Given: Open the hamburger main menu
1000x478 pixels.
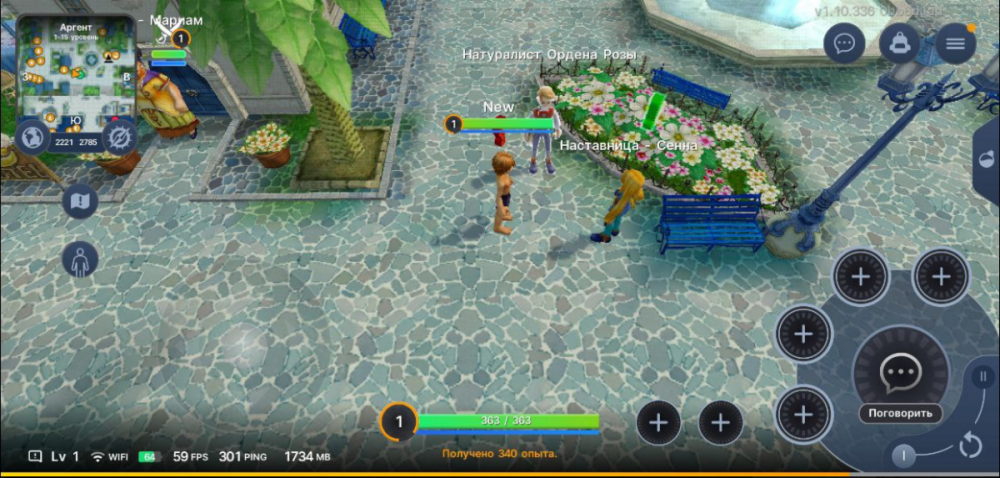Looking at the screenshot, I should [x=955, y=44].
